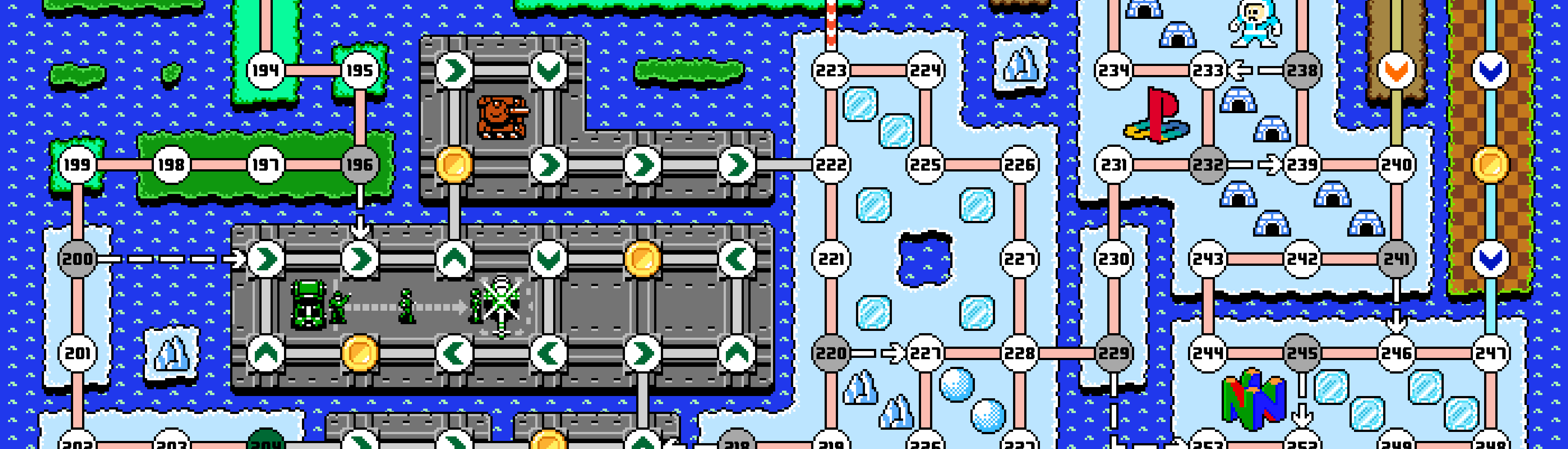Select level 226 on the ice island
This screenshot has width=1568, height=449.
click(1019, 164)
